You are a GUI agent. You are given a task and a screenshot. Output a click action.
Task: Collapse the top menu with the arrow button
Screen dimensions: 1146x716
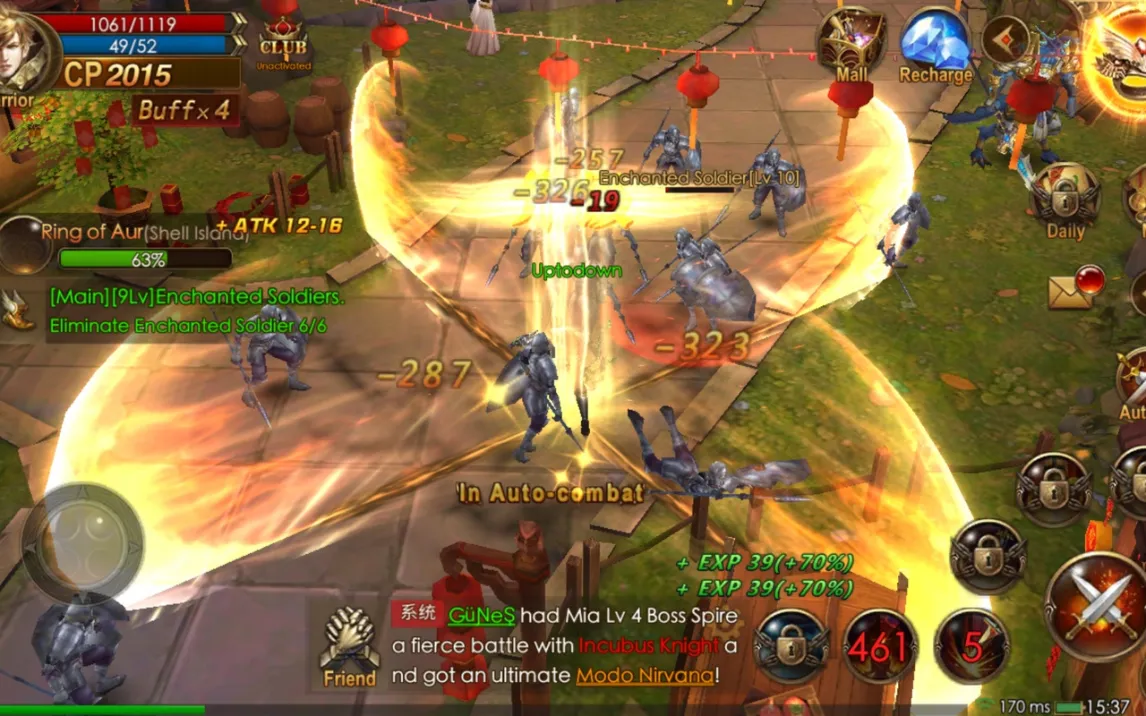pyautogui.click(x=1007, y=38)
